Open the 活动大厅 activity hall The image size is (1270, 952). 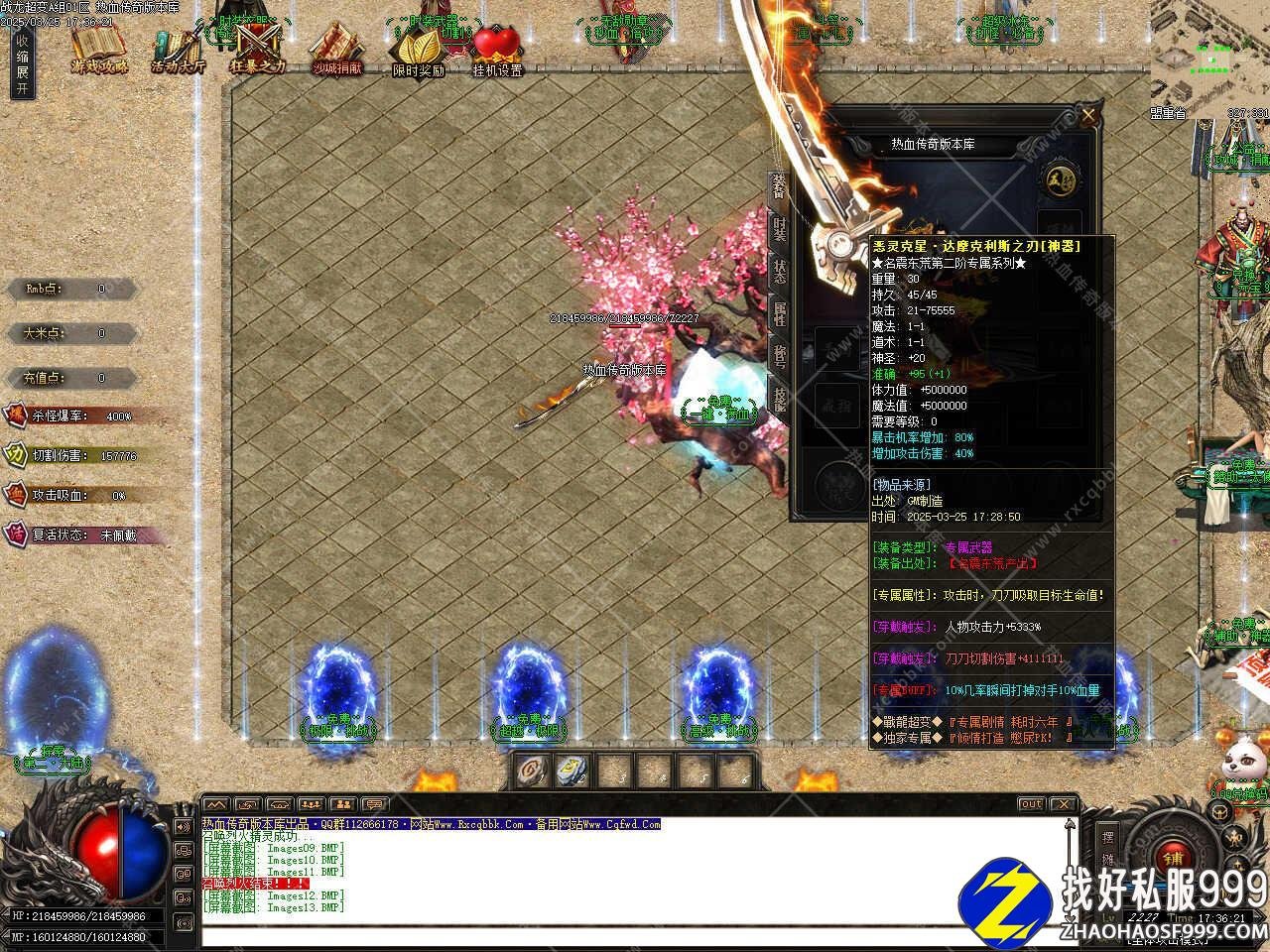pyautogui.click(x=179, y=50)
